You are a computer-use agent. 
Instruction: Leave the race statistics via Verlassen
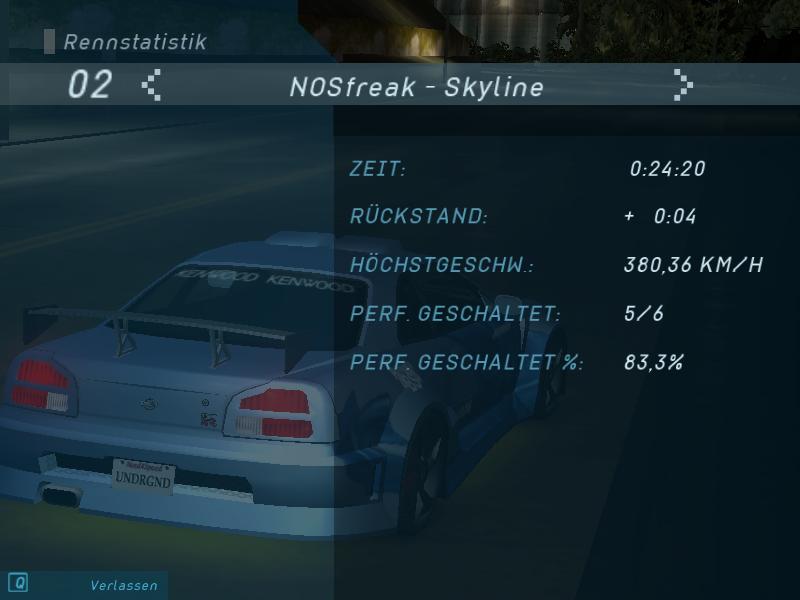tap(123, 585)
